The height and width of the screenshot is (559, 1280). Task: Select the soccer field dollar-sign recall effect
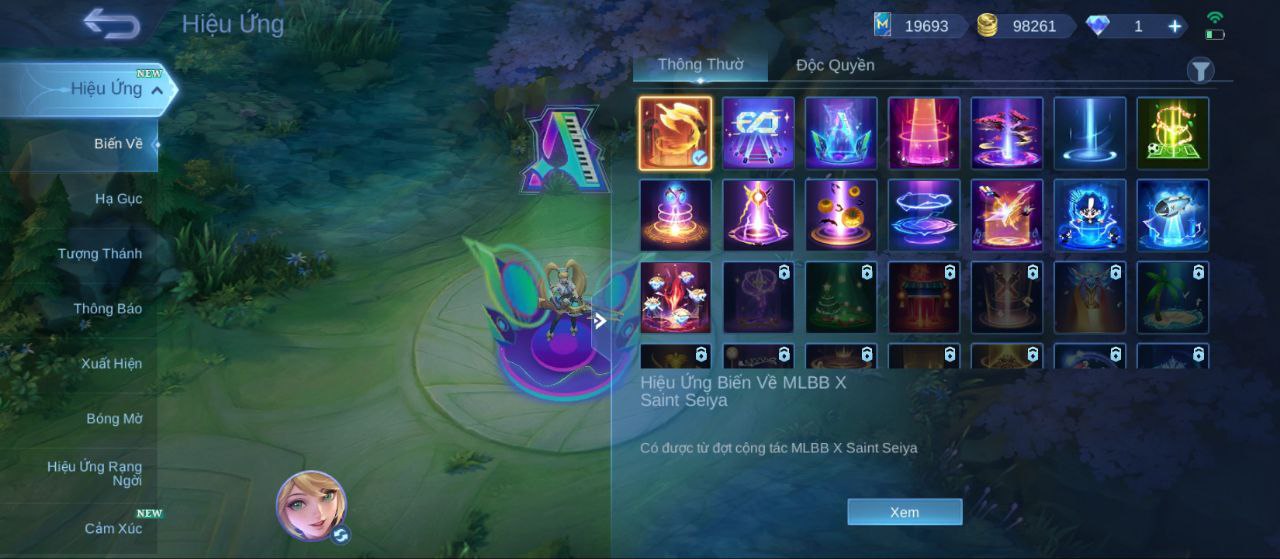[1172, 133]
